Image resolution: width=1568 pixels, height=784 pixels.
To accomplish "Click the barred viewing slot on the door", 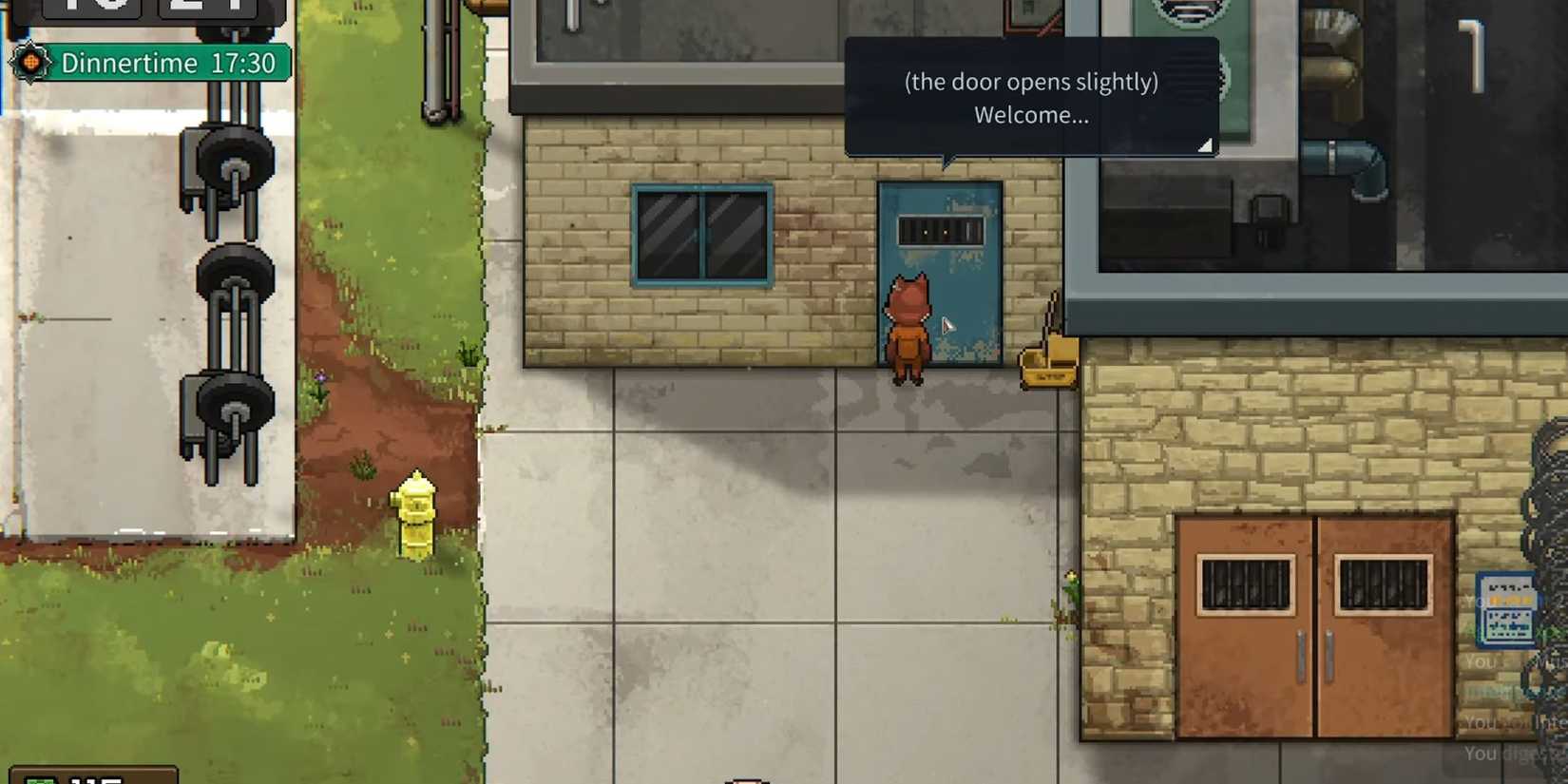I will [943, 231].
